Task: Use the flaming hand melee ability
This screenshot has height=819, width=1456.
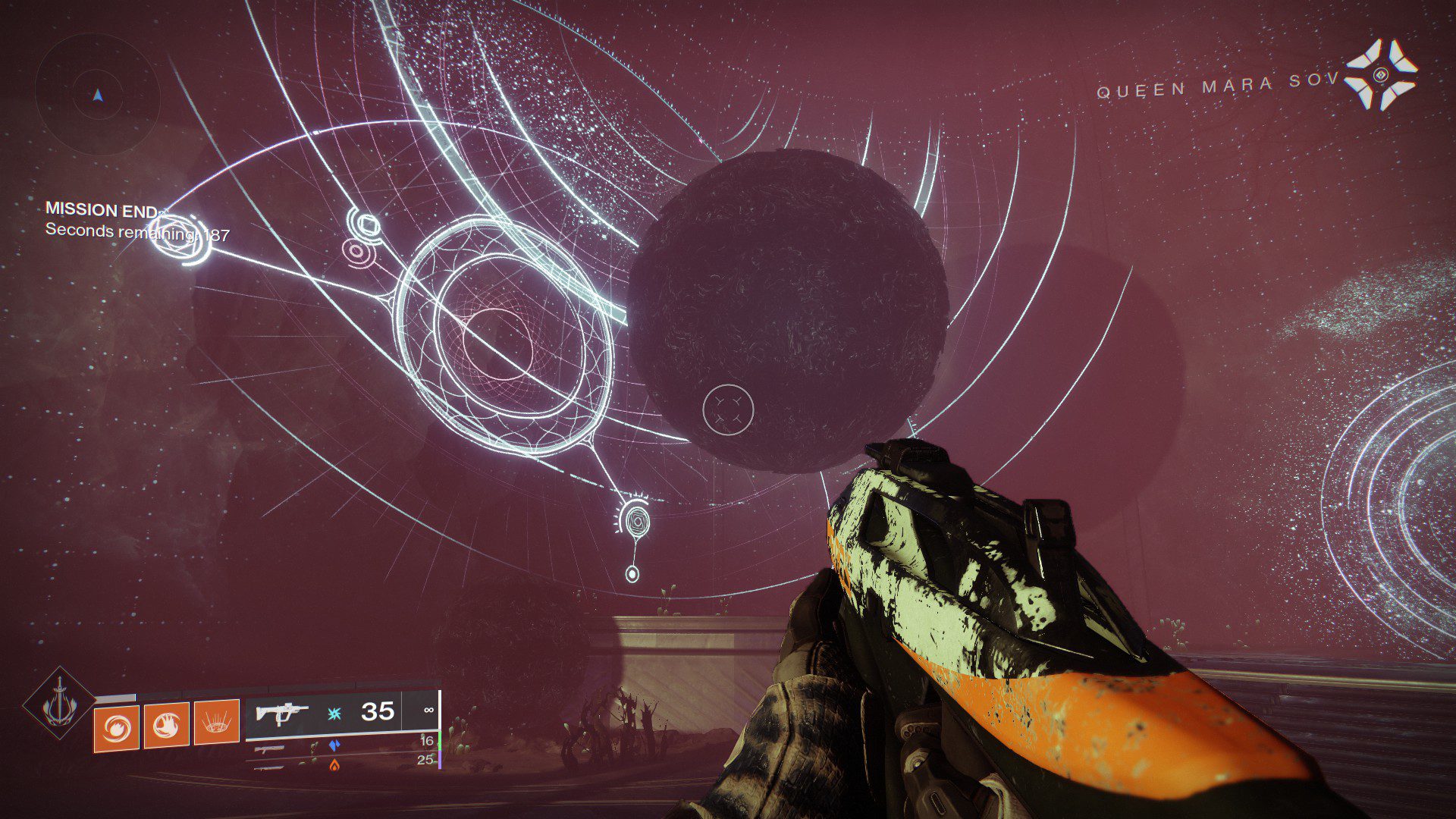Action: (166, 726)
